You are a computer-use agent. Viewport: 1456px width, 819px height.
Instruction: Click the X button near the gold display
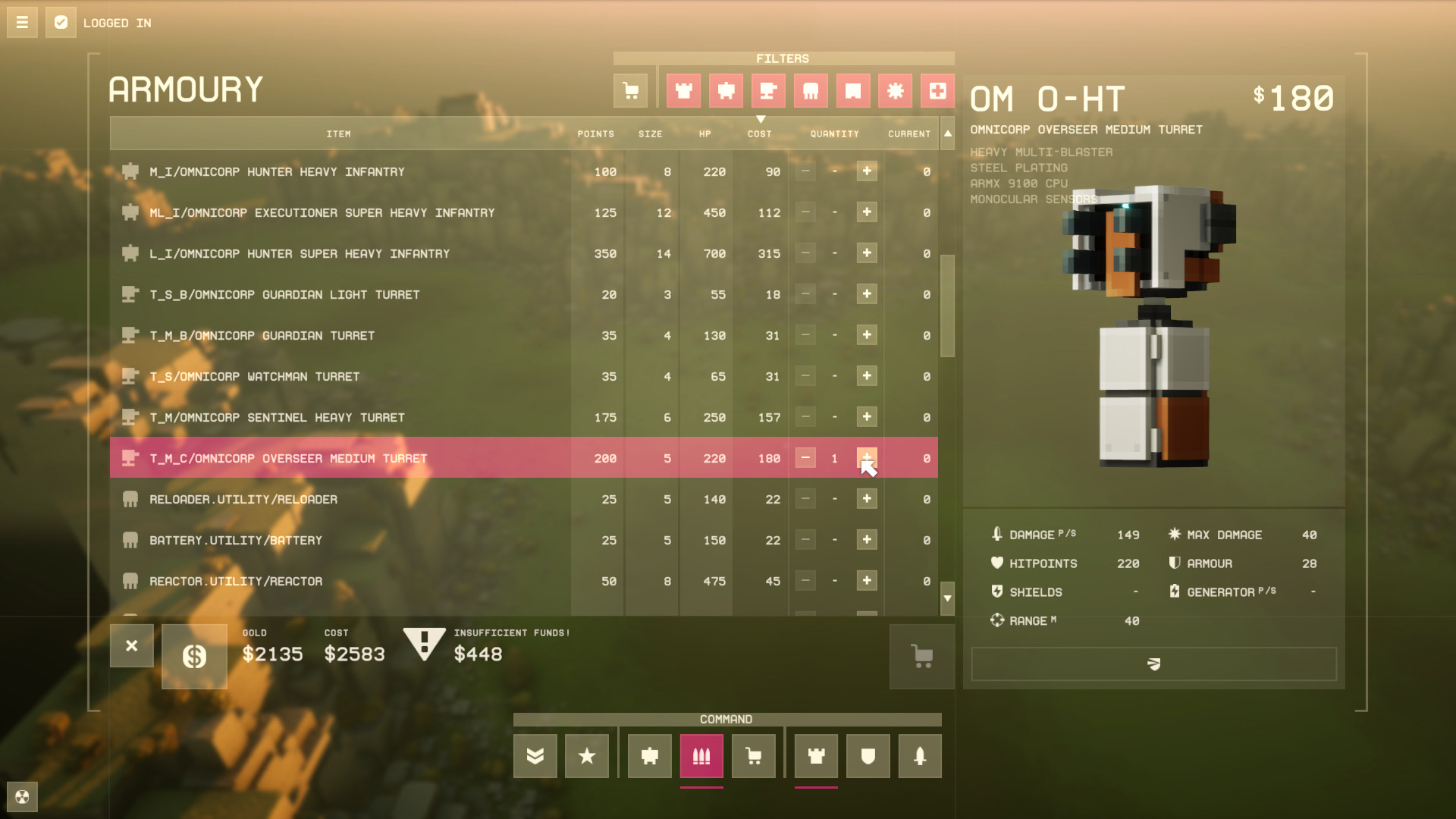tap(132, 646)
